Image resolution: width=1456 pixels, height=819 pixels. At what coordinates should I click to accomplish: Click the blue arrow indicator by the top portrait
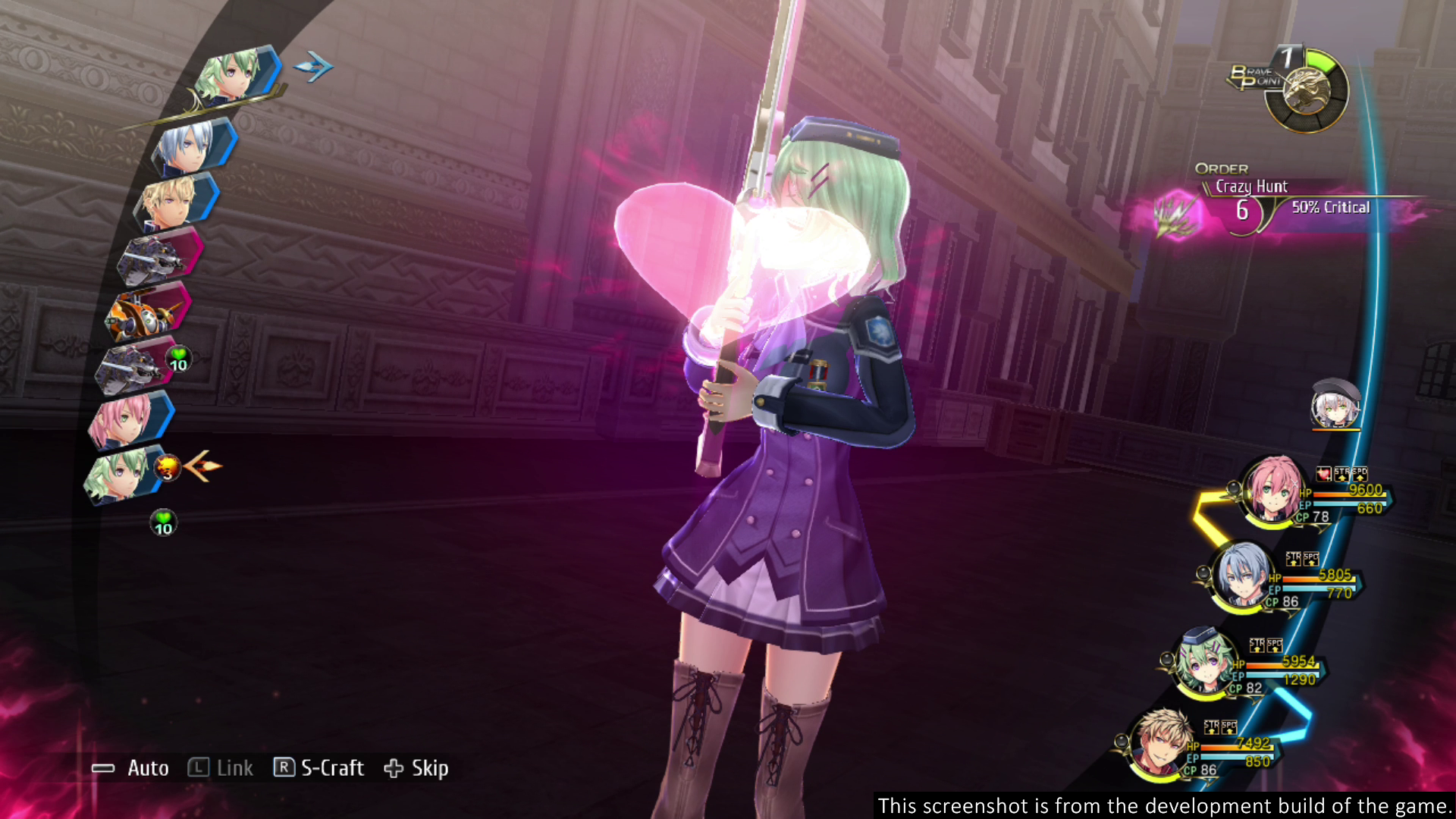coord(313,67)
